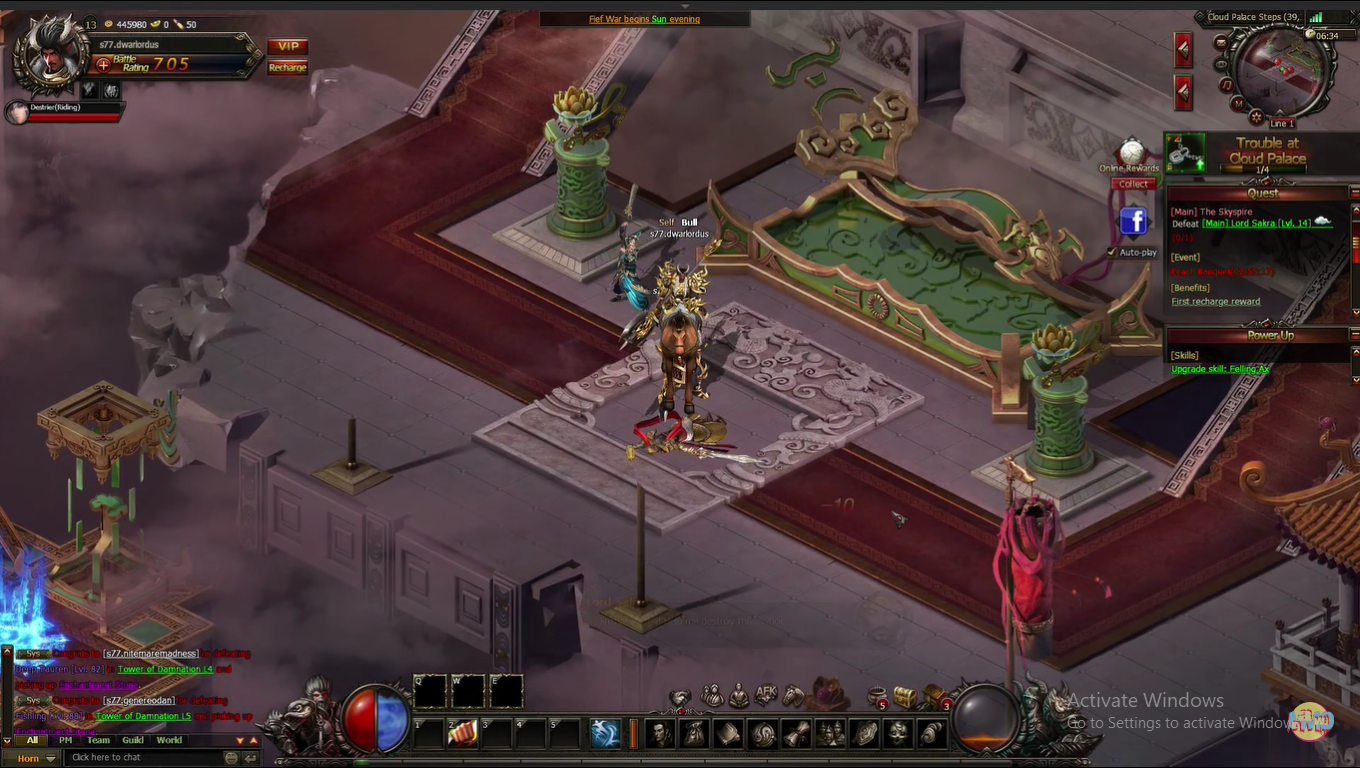This screenshot has width=1360, height=768.
Task: Open the Recharge button
Action: tap(287, 67)
